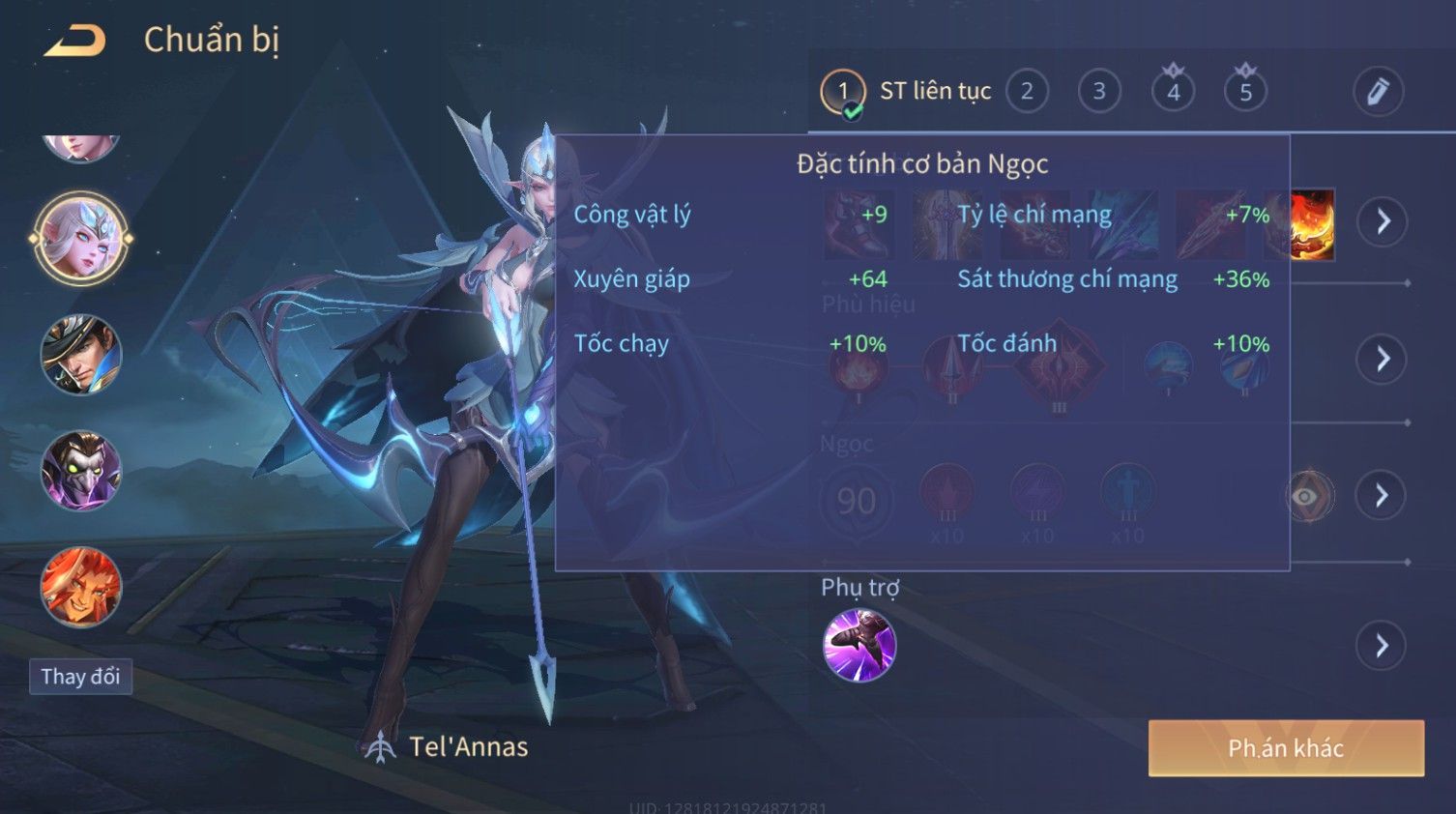Switch to preset tab 3
The height and width of the screenshot is (814, 1456).
[1099, 92]
